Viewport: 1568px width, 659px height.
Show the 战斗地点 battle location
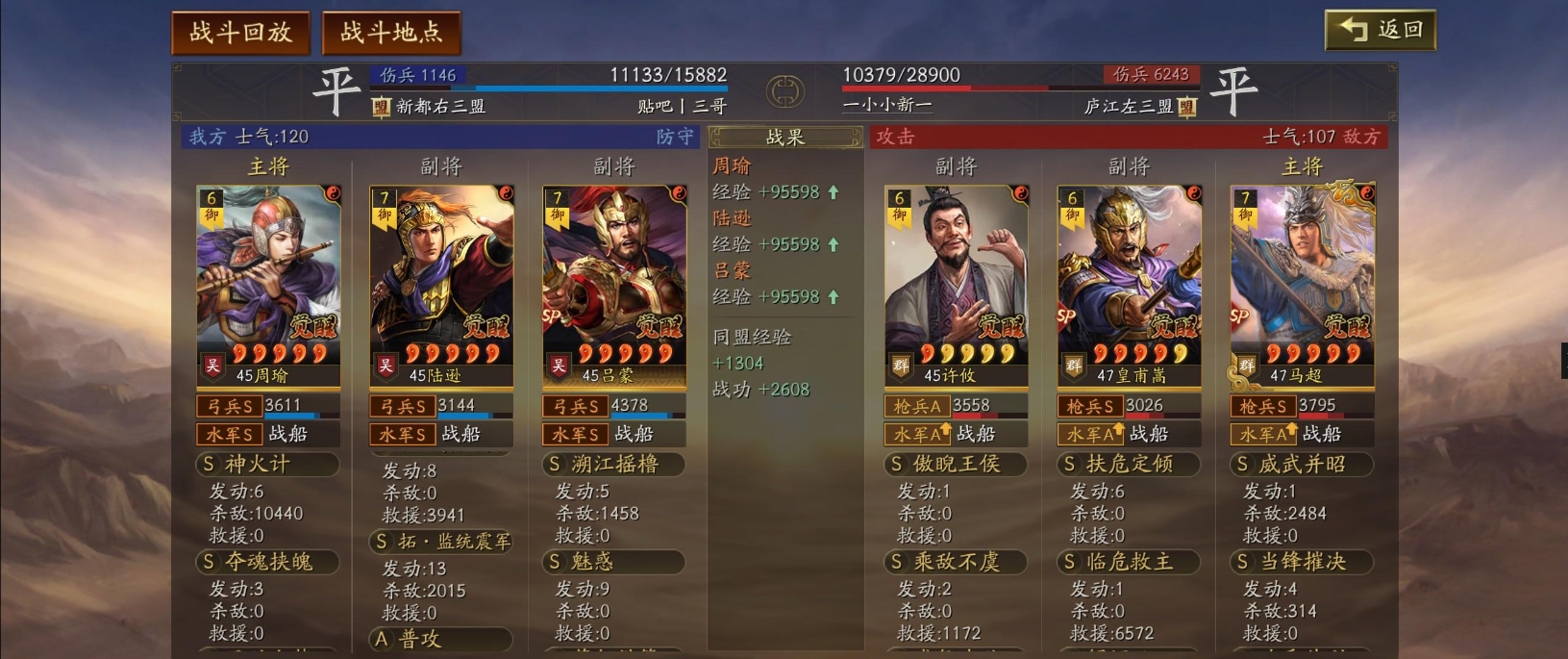(391, 33)
